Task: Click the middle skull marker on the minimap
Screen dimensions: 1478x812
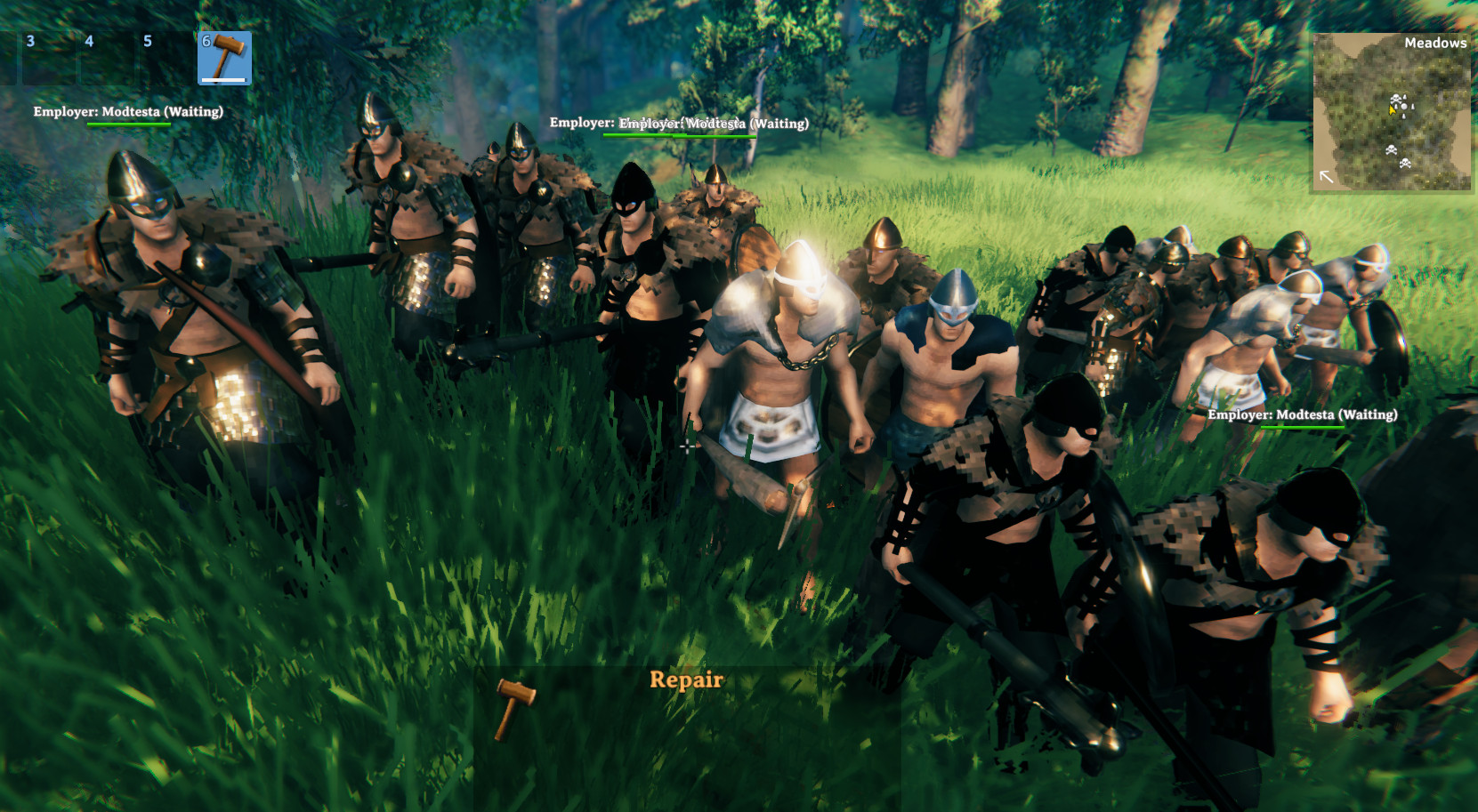Action: (1391, 149)
